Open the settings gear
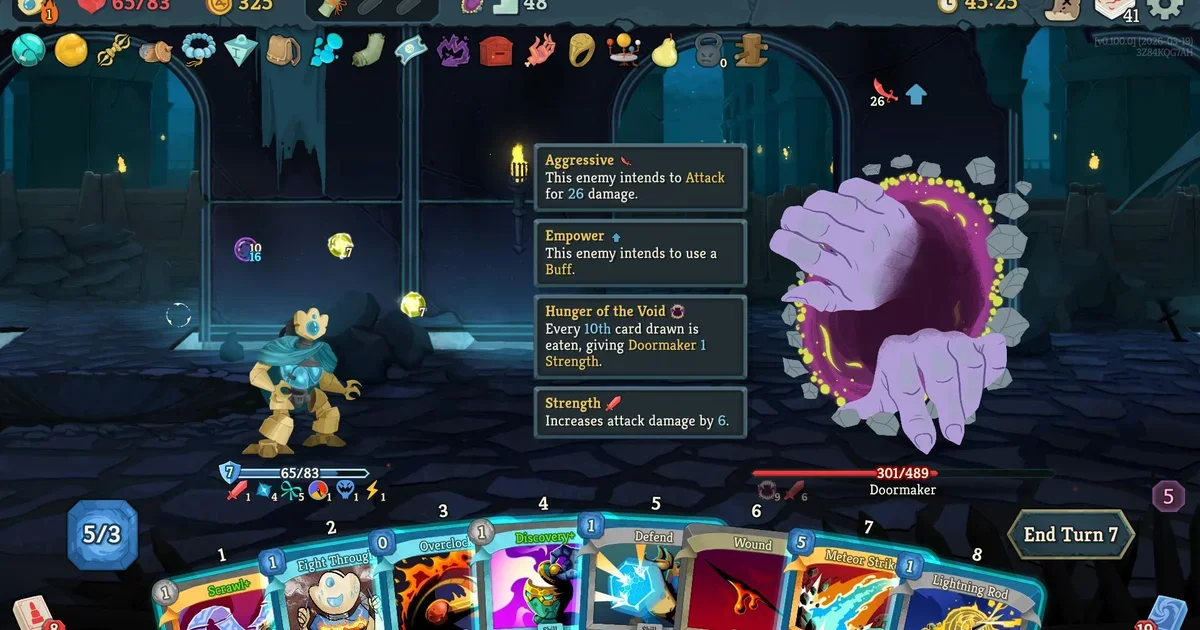Screen dimensions: 1200x630 point(1164,8)
